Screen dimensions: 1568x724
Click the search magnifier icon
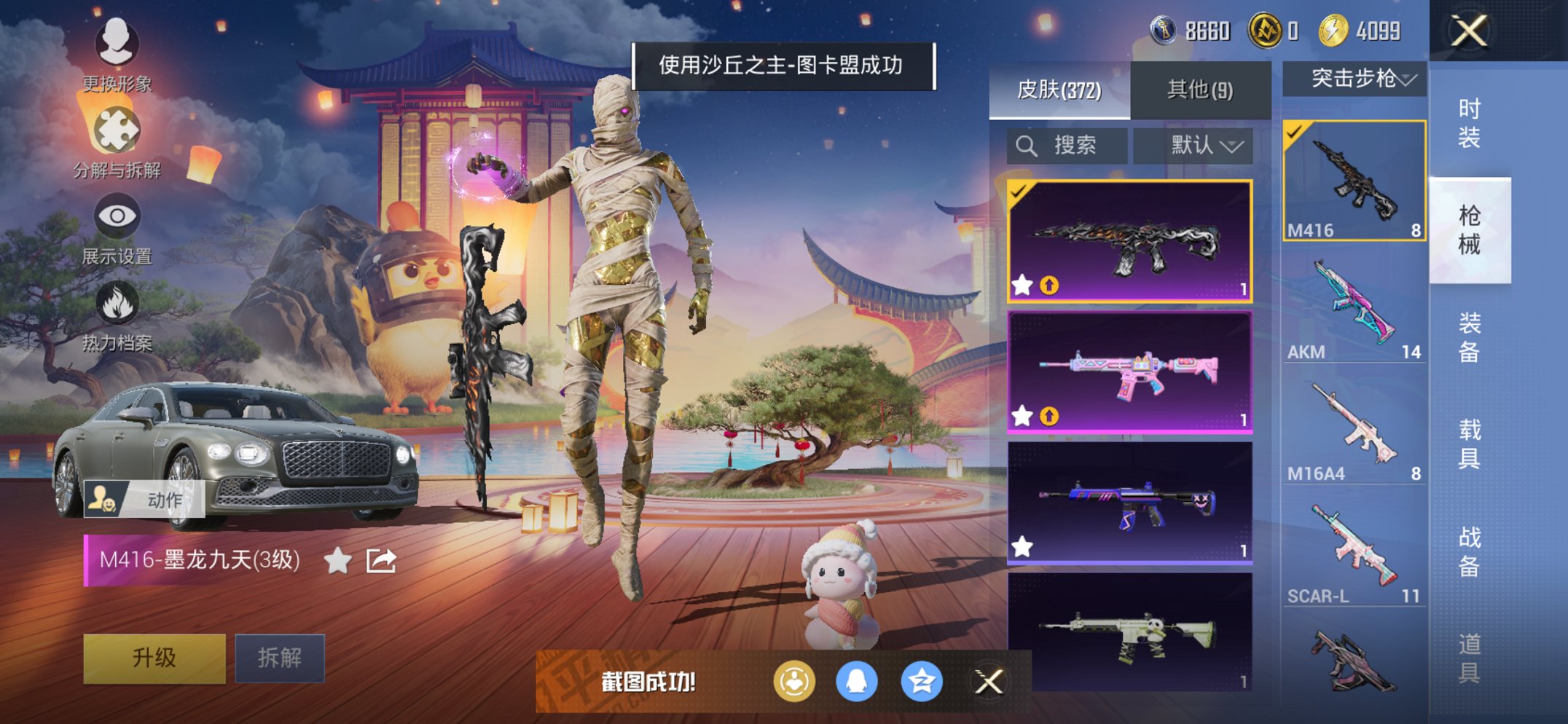click(x=1027, y=145)
